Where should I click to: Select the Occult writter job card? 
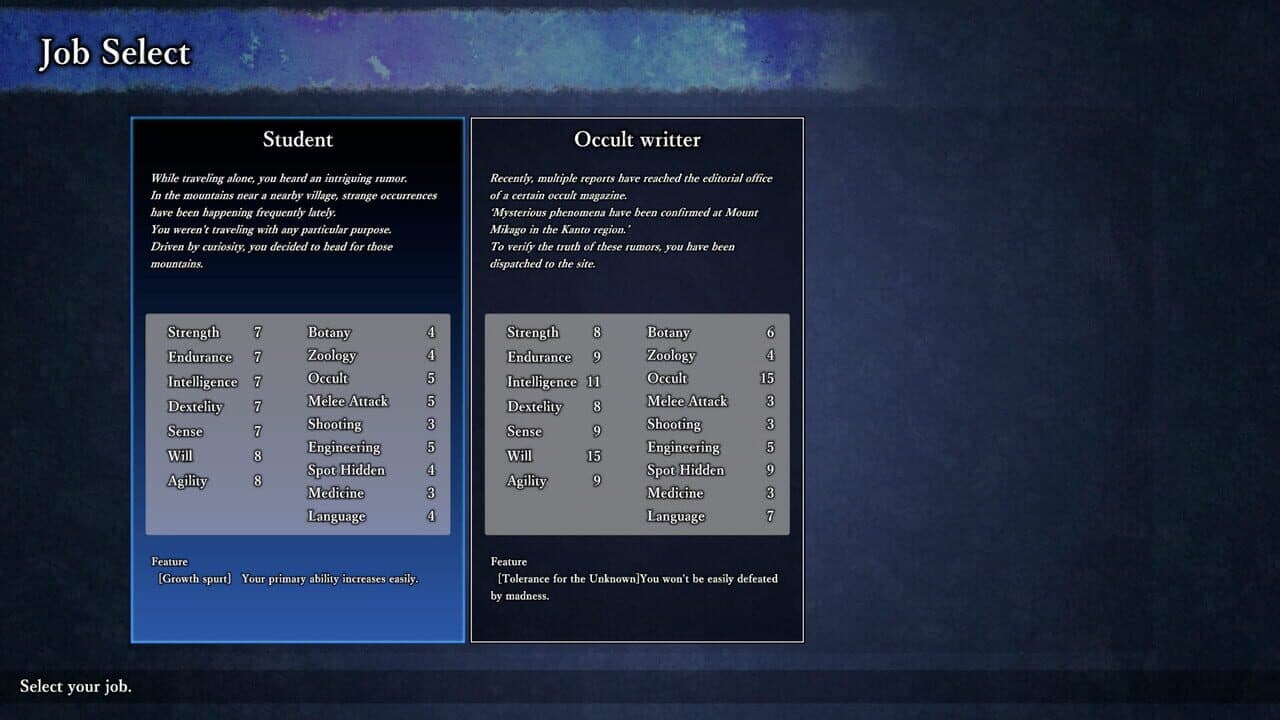point(637,380)
